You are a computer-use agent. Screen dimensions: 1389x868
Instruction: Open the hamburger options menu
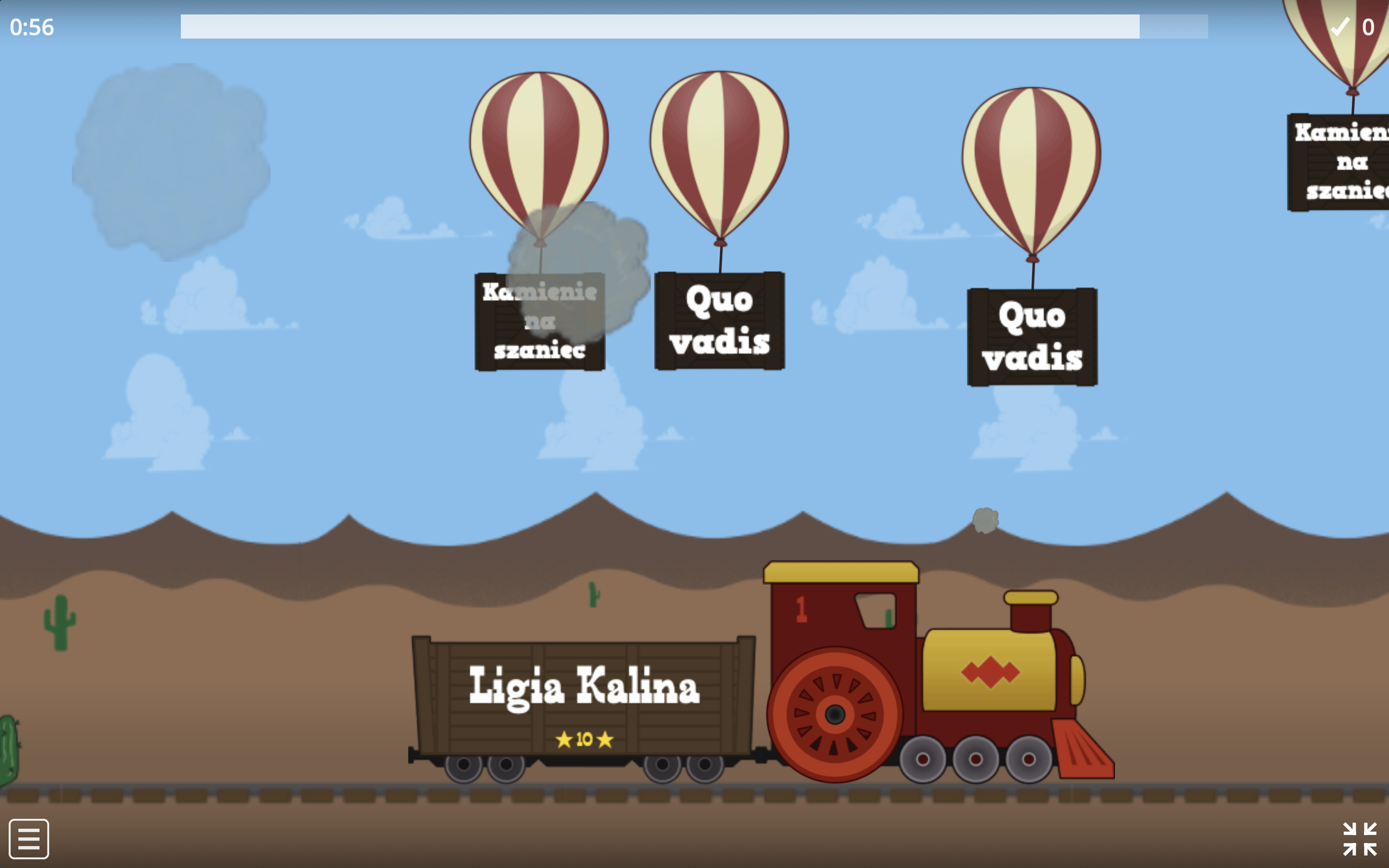pos(29,839)
